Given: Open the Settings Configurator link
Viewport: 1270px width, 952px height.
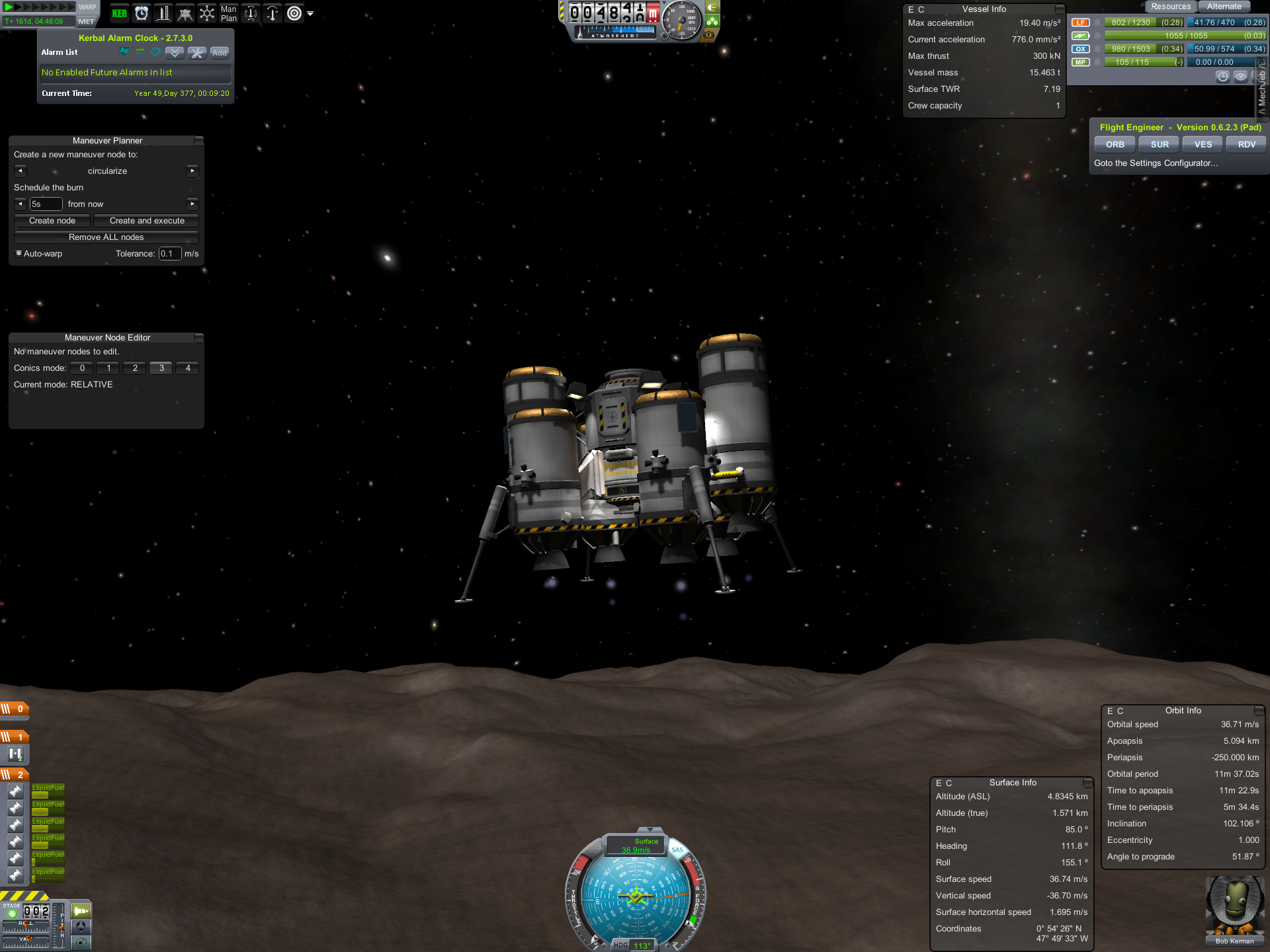Looking at the screenshot, I should (x=1156, y=163).
